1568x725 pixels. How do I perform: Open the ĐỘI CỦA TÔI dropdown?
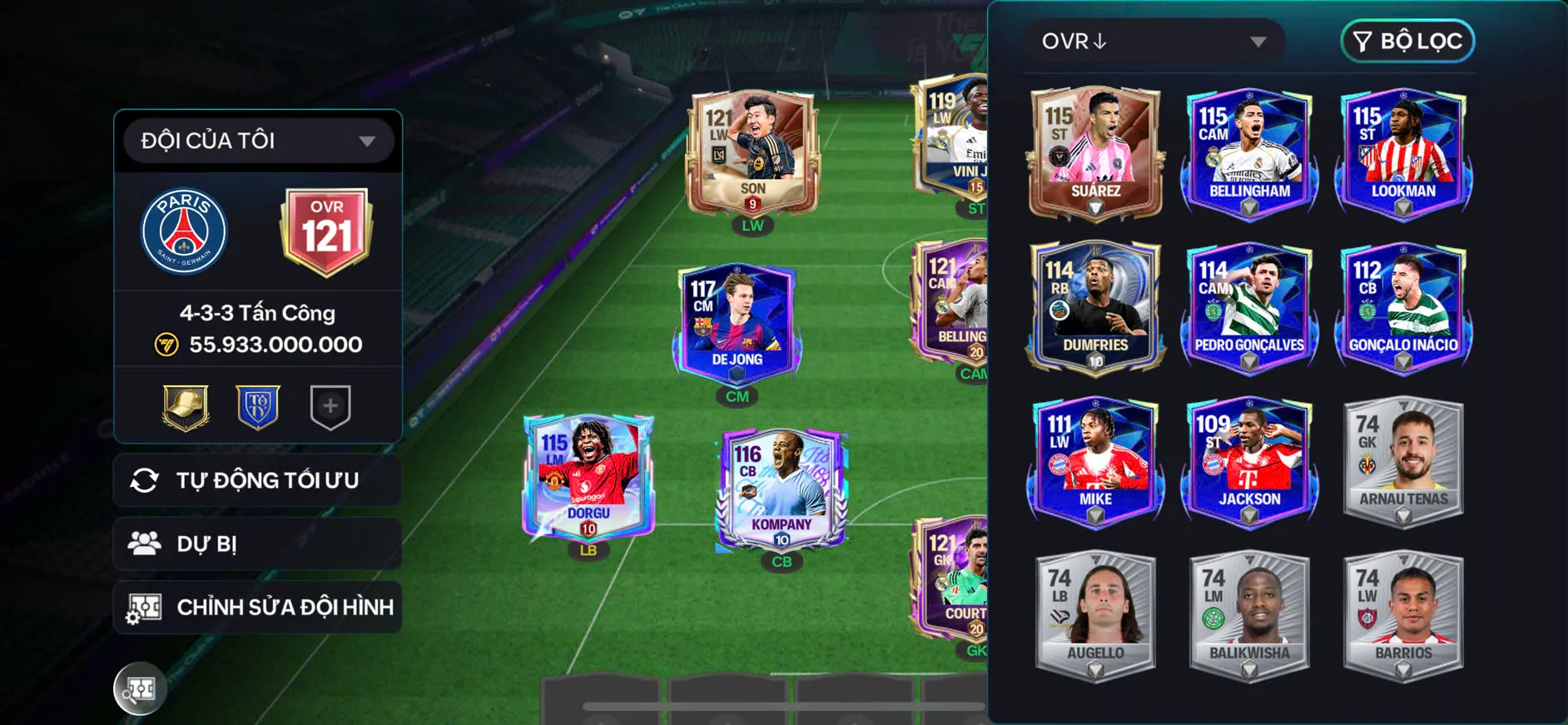click(x=258, y=140)
